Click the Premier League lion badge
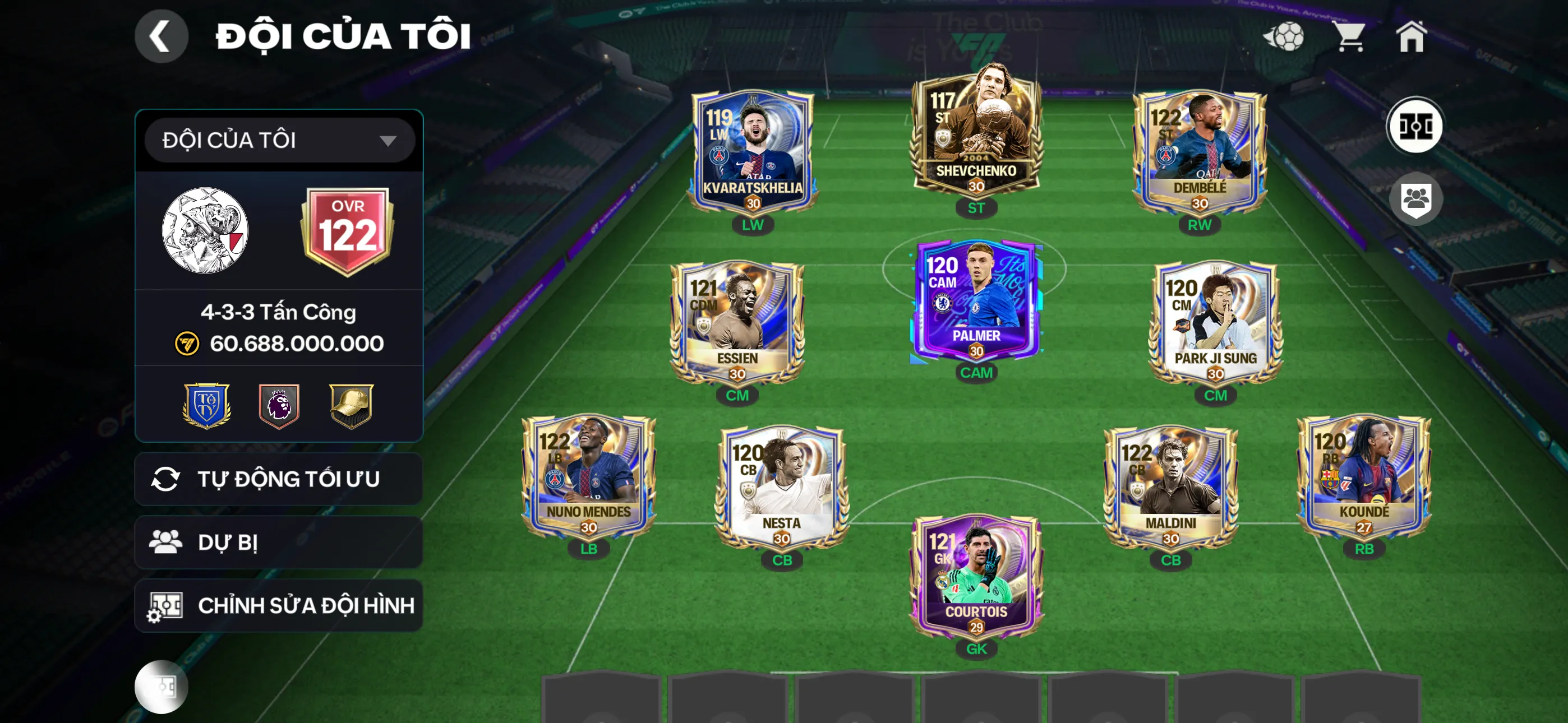 279,405
